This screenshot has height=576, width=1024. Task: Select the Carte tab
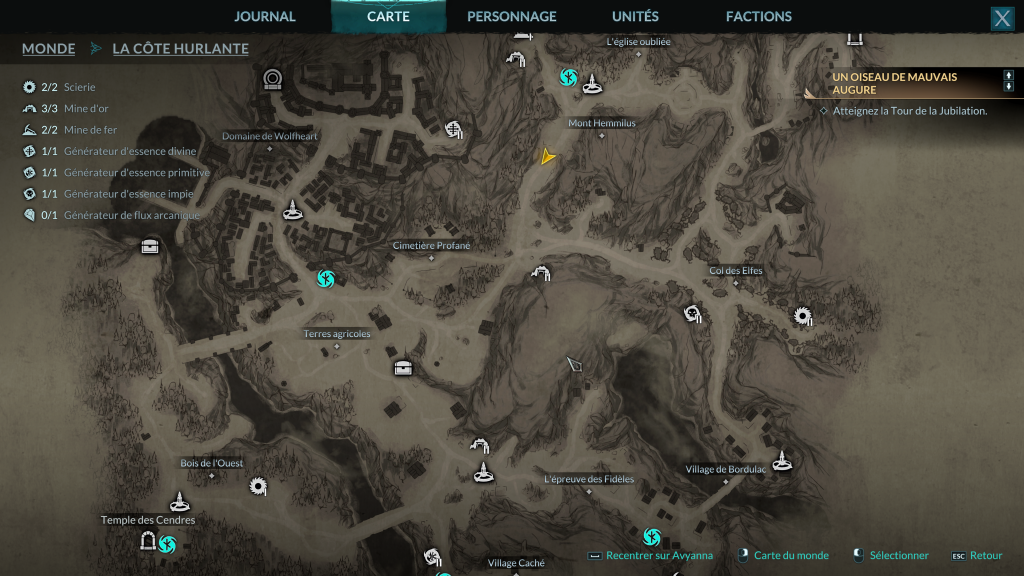pos(388,16)
